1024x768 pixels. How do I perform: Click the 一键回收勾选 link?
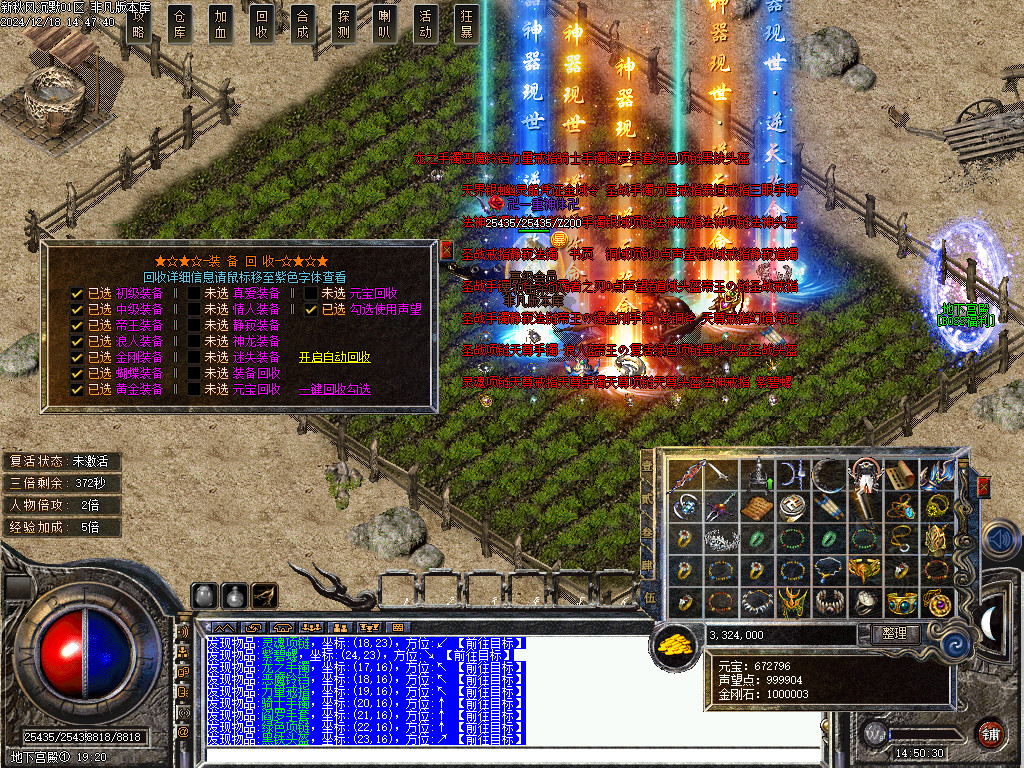(x=334, y=389)
